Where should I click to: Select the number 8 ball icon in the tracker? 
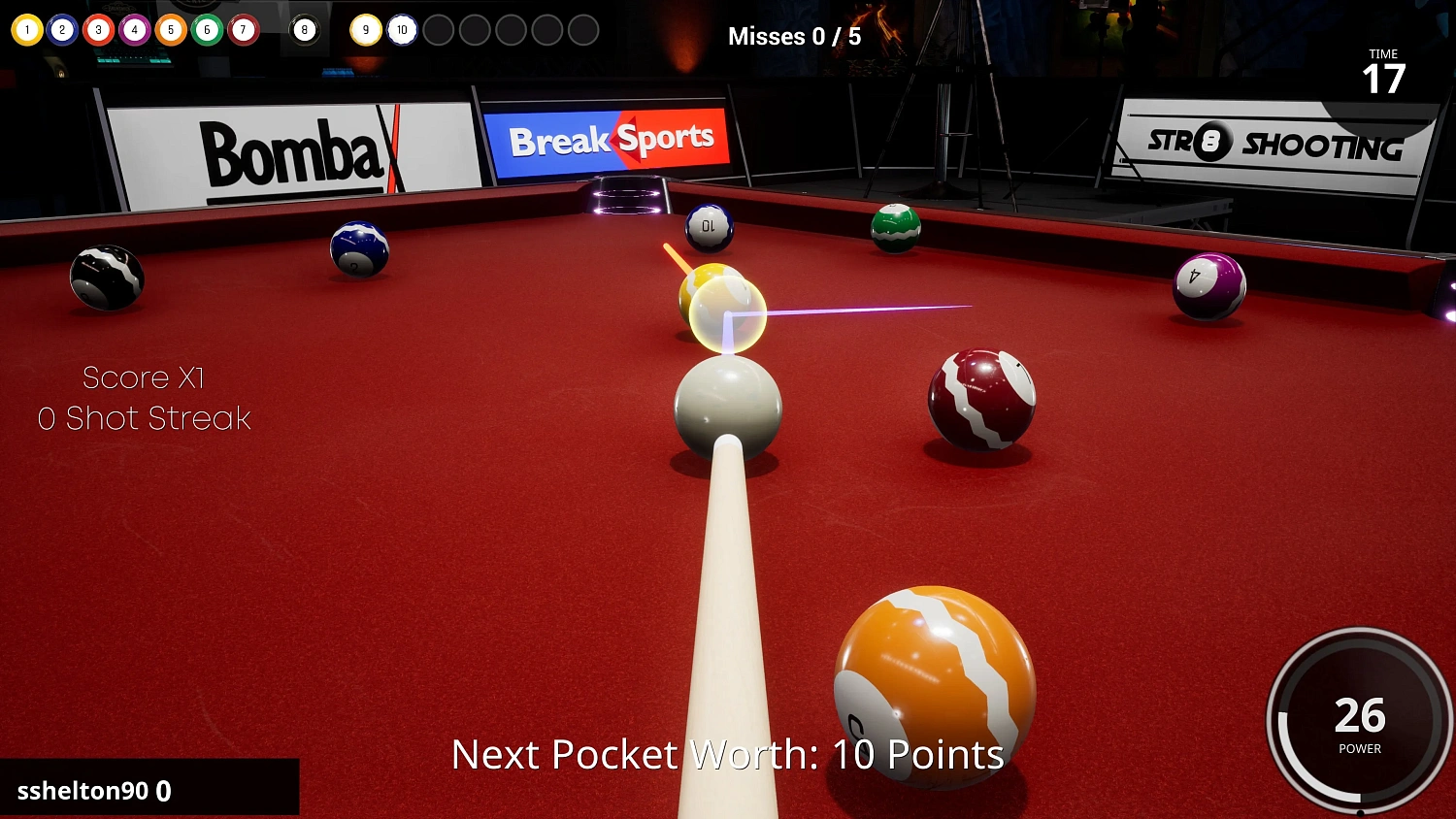[x=62, y=29]
